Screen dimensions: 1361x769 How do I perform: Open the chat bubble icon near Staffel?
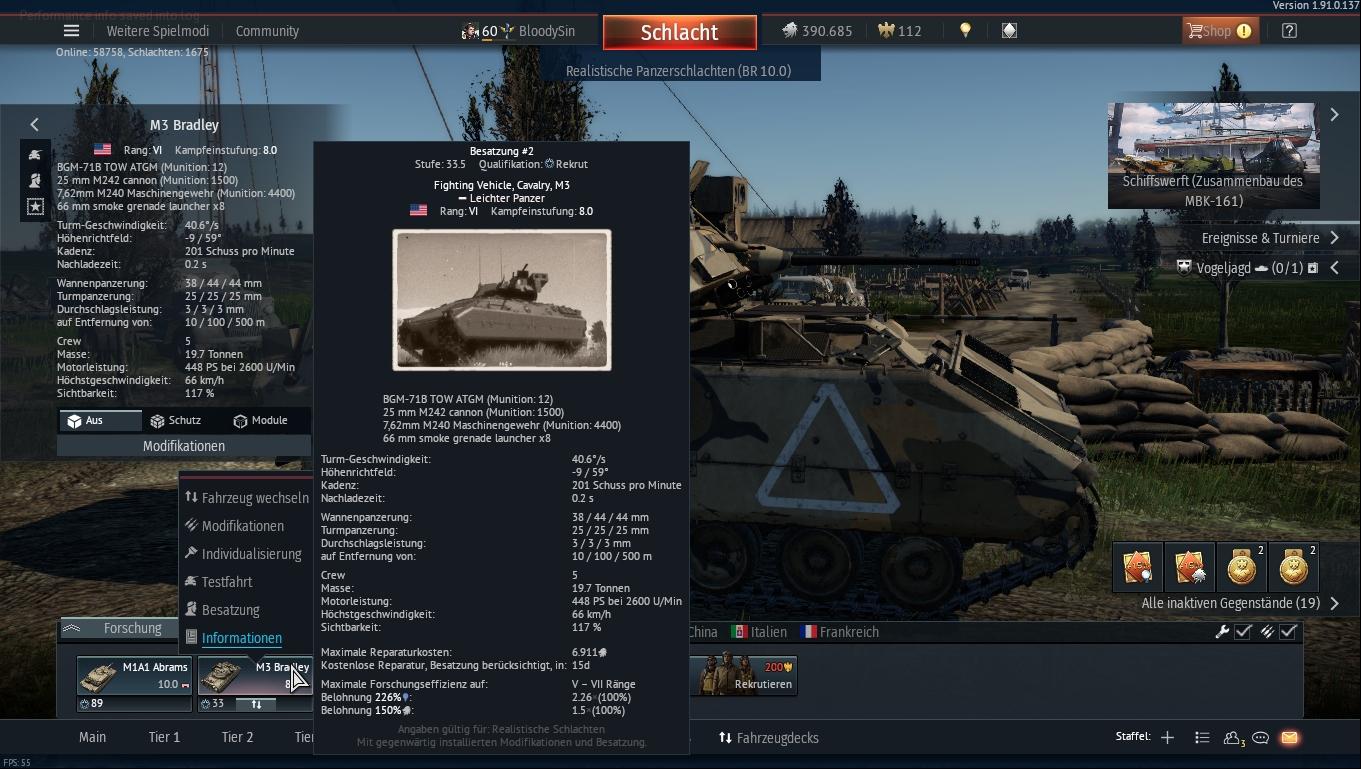point(1260,736)
